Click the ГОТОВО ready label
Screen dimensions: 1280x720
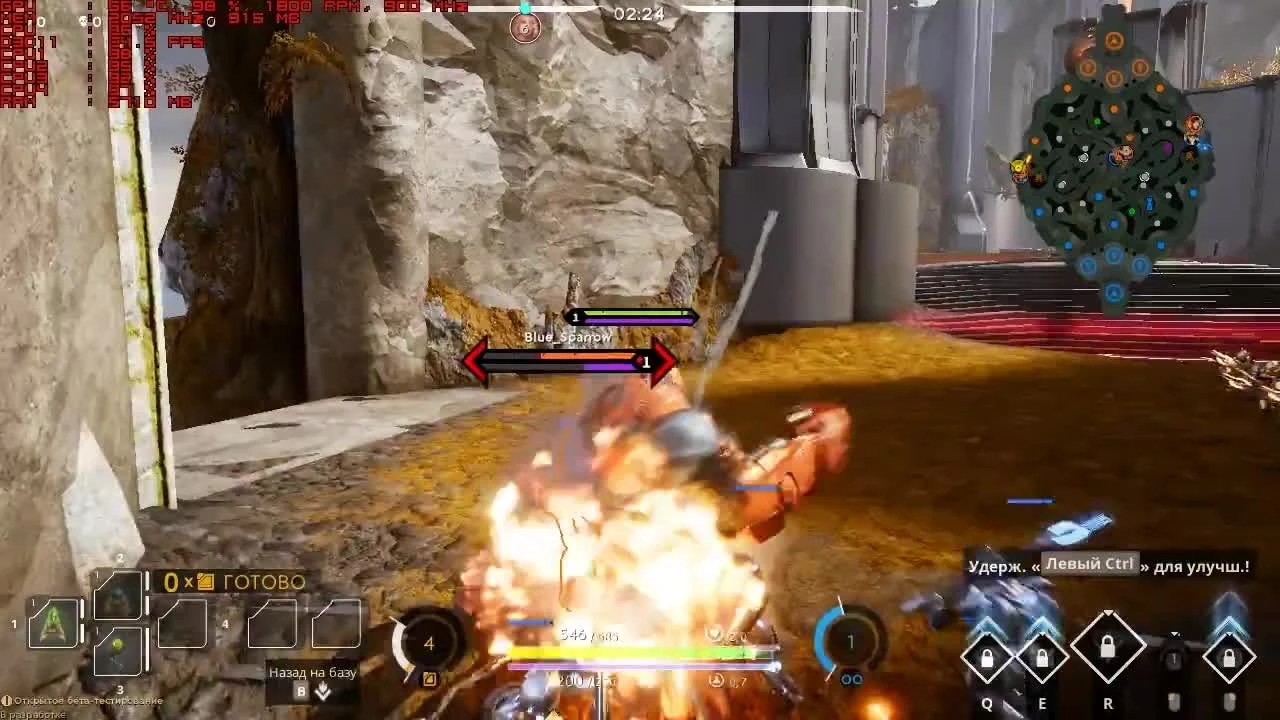263,581
